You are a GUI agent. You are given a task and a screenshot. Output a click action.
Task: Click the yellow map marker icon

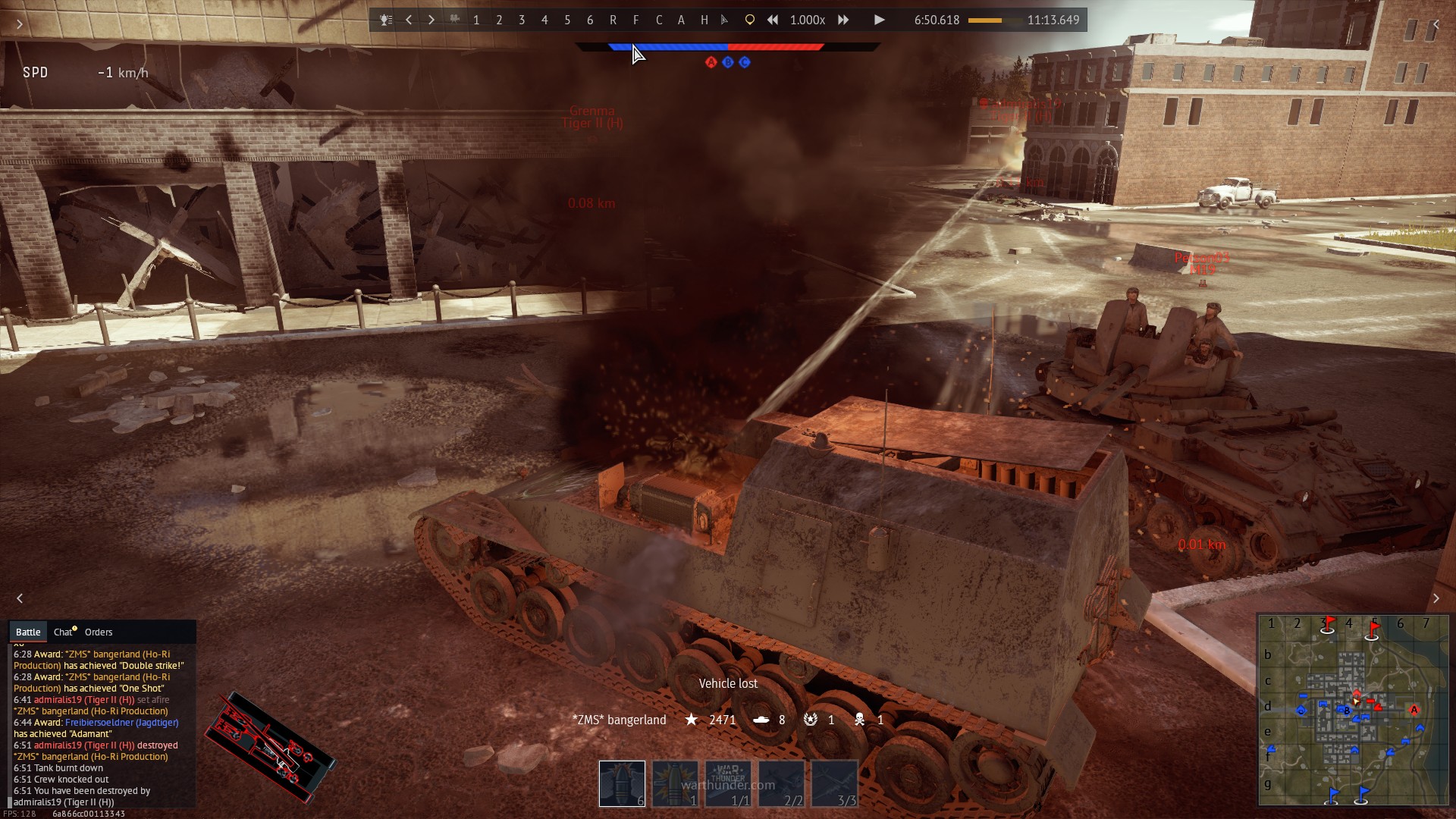coord(749,20)
